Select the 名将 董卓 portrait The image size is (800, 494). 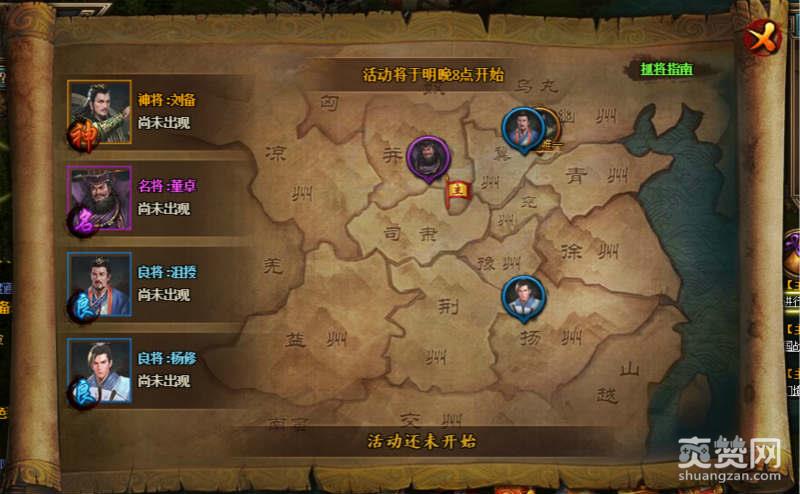[99, 198]
